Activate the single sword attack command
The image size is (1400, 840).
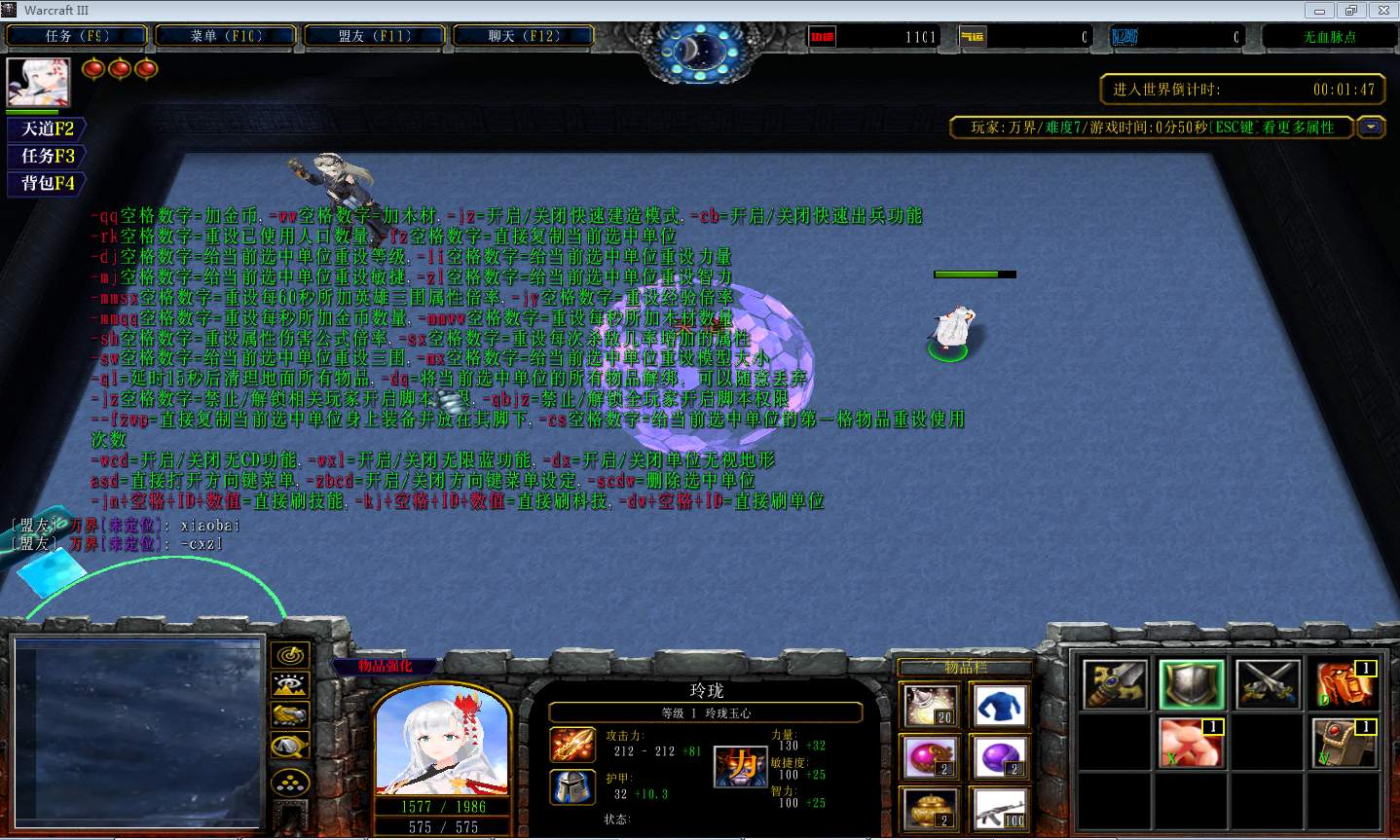pyautogui.click(x=1115, y=684)
